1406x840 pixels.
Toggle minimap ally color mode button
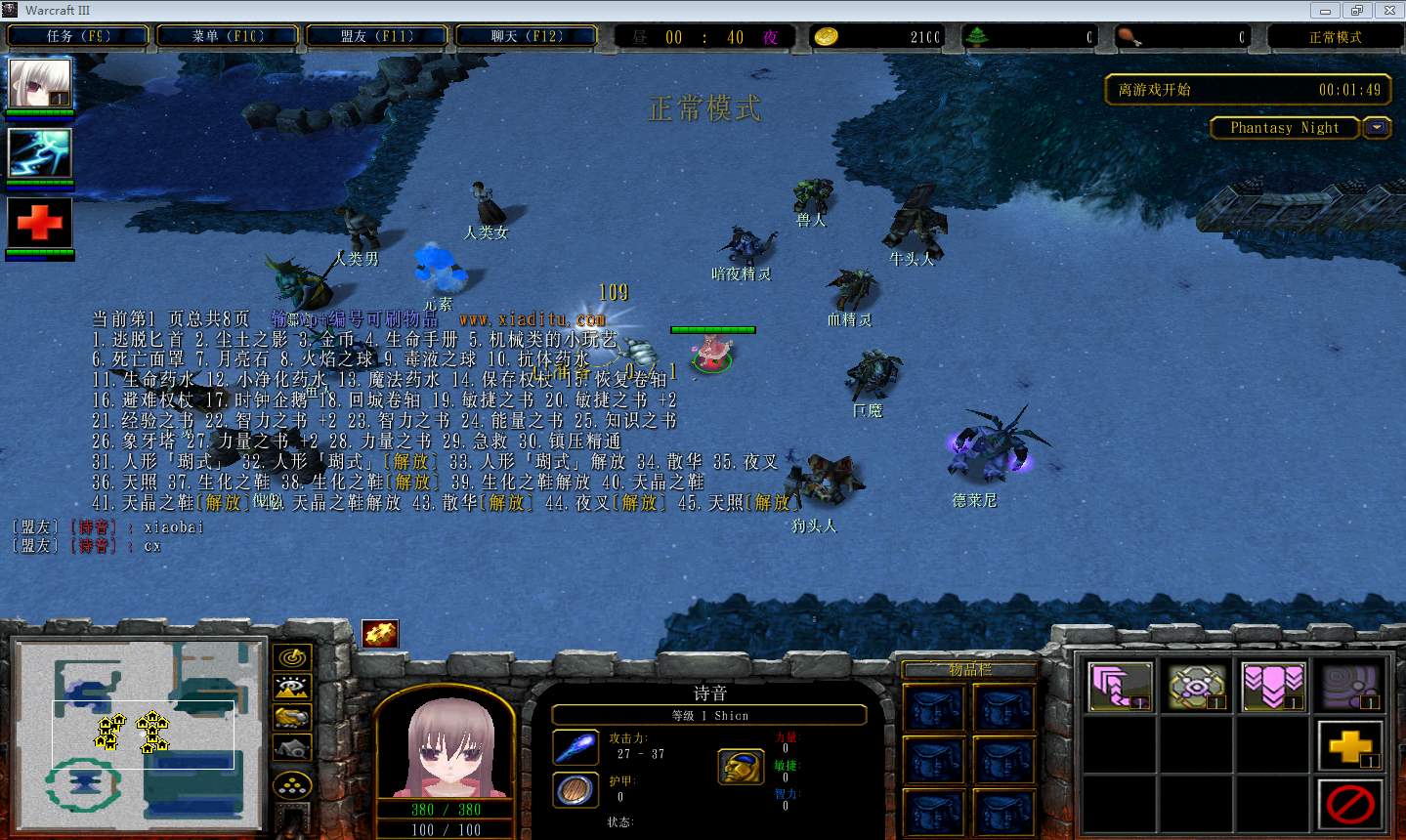coord(292,718)
